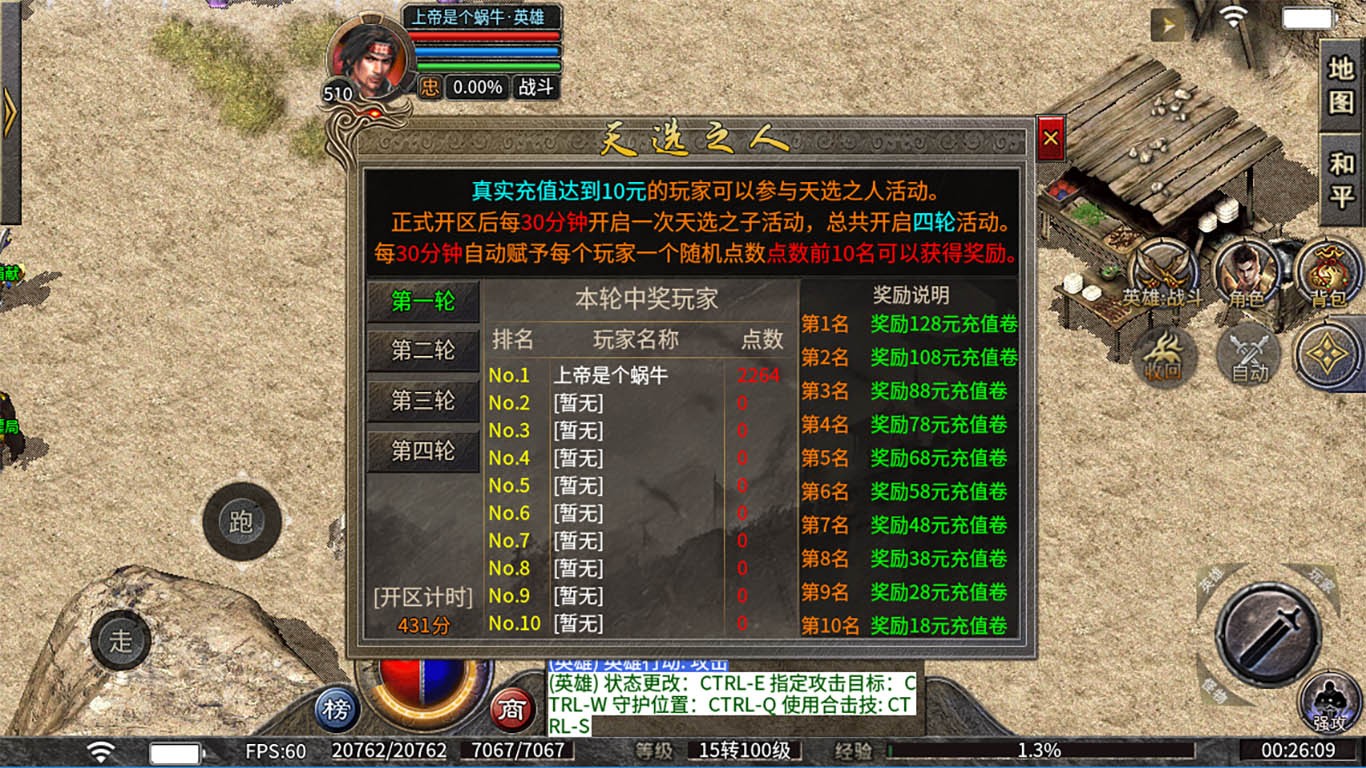
Task: Open the 榜 ranking icon
Action: (x=337, y=708)
